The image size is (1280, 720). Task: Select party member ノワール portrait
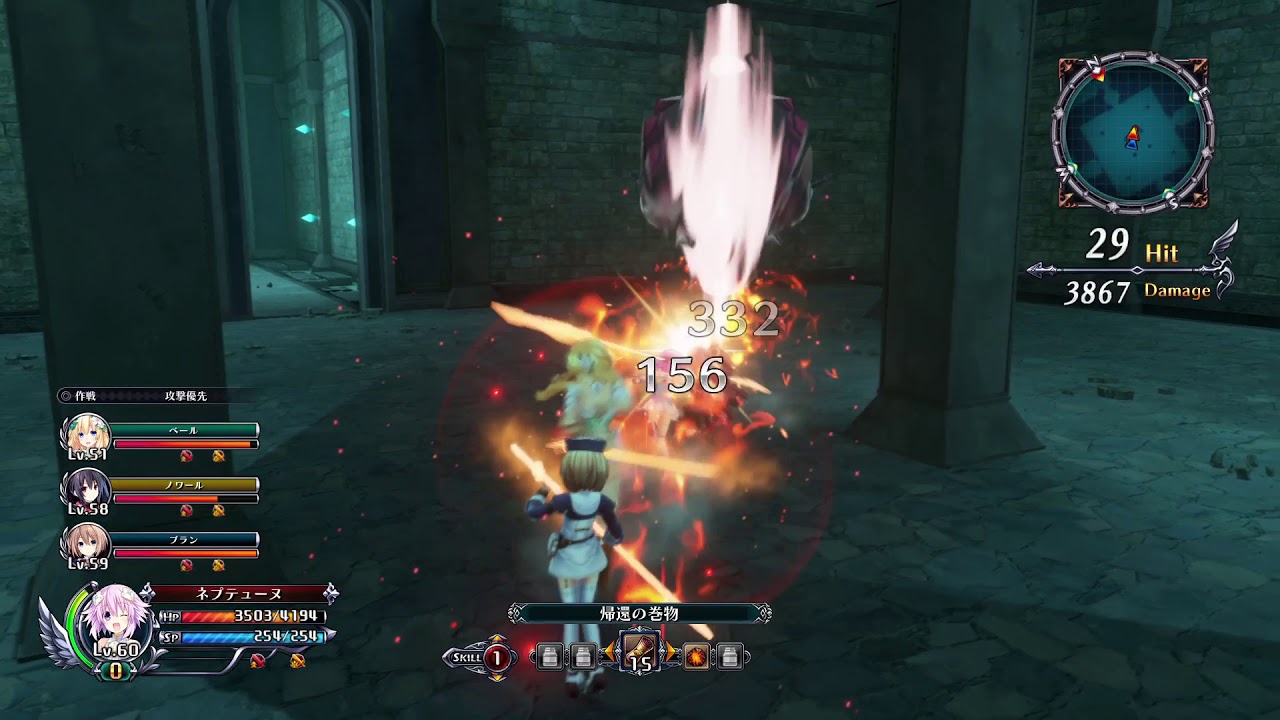(x=86, y=487)
